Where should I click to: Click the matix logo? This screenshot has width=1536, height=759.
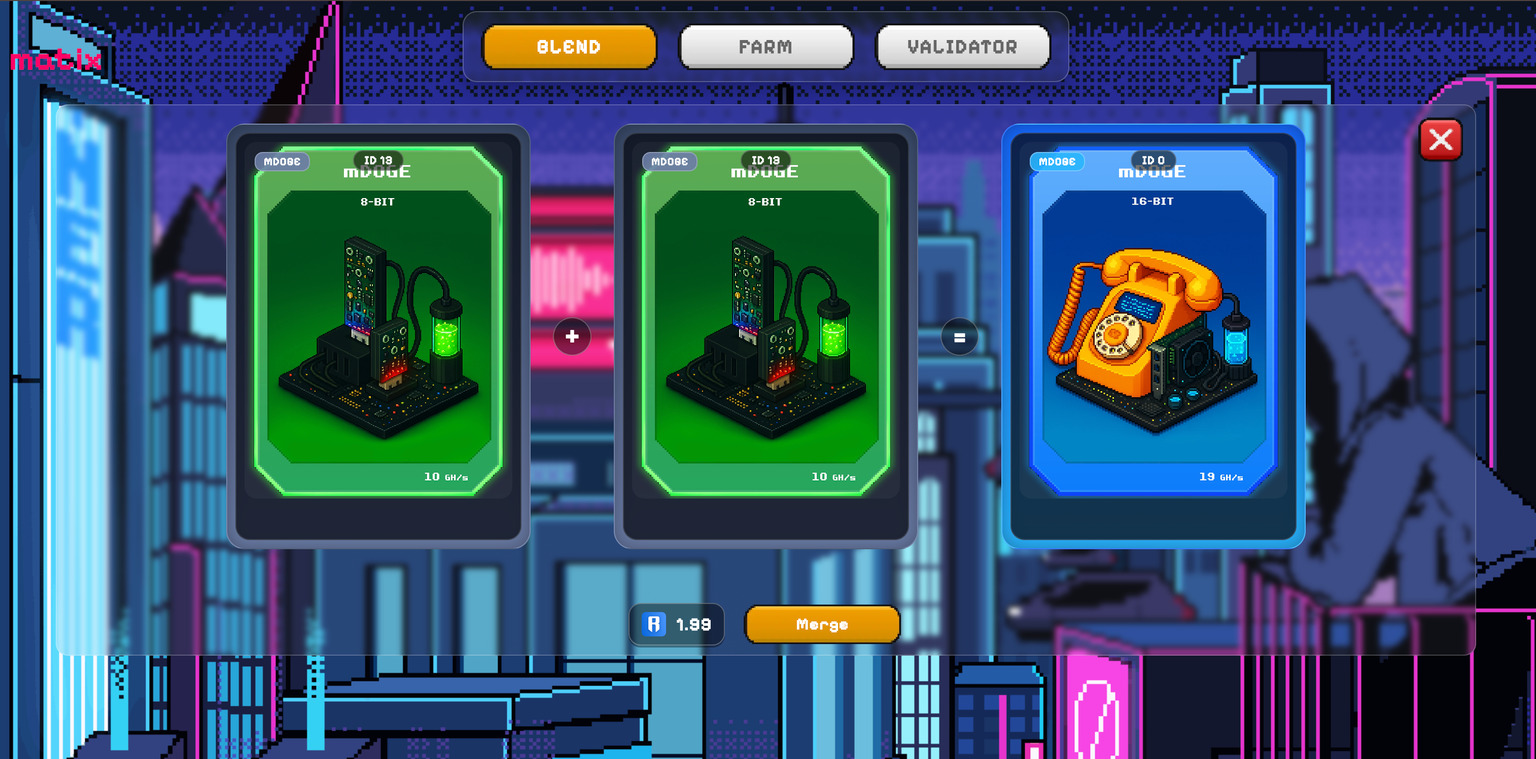56,61
